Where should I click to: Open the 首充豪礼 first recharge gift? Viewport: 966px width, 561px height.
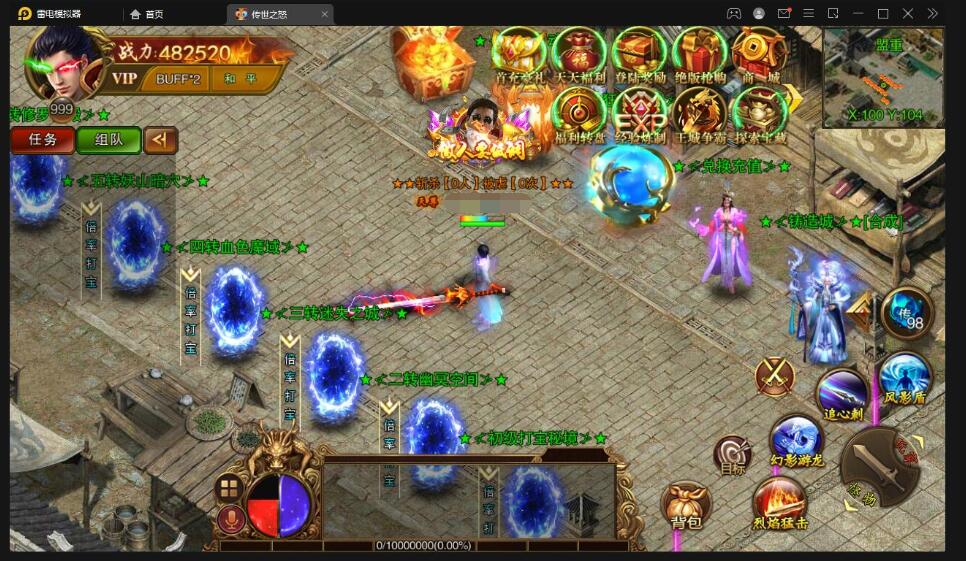(x=520, y=55)
